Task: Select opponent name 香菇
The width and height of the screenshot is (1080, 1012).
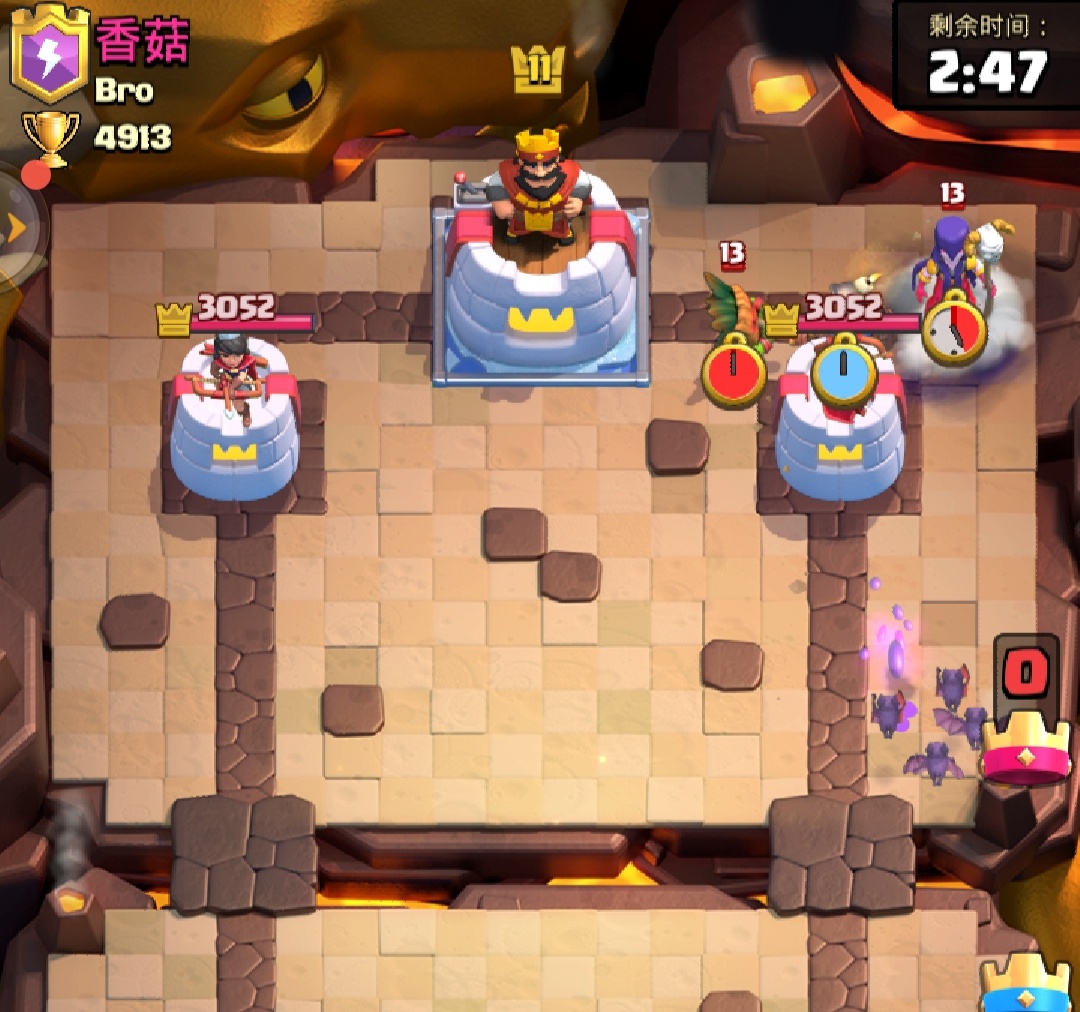Action: click(x=142, y=41)
